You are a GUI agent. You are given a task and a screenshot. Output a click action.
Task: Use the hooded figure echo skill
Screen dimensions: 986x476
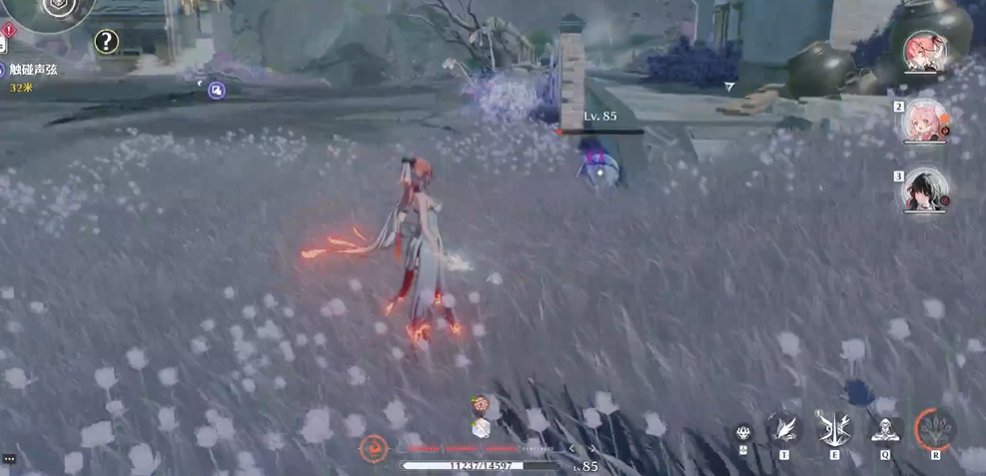click(884, 428)
